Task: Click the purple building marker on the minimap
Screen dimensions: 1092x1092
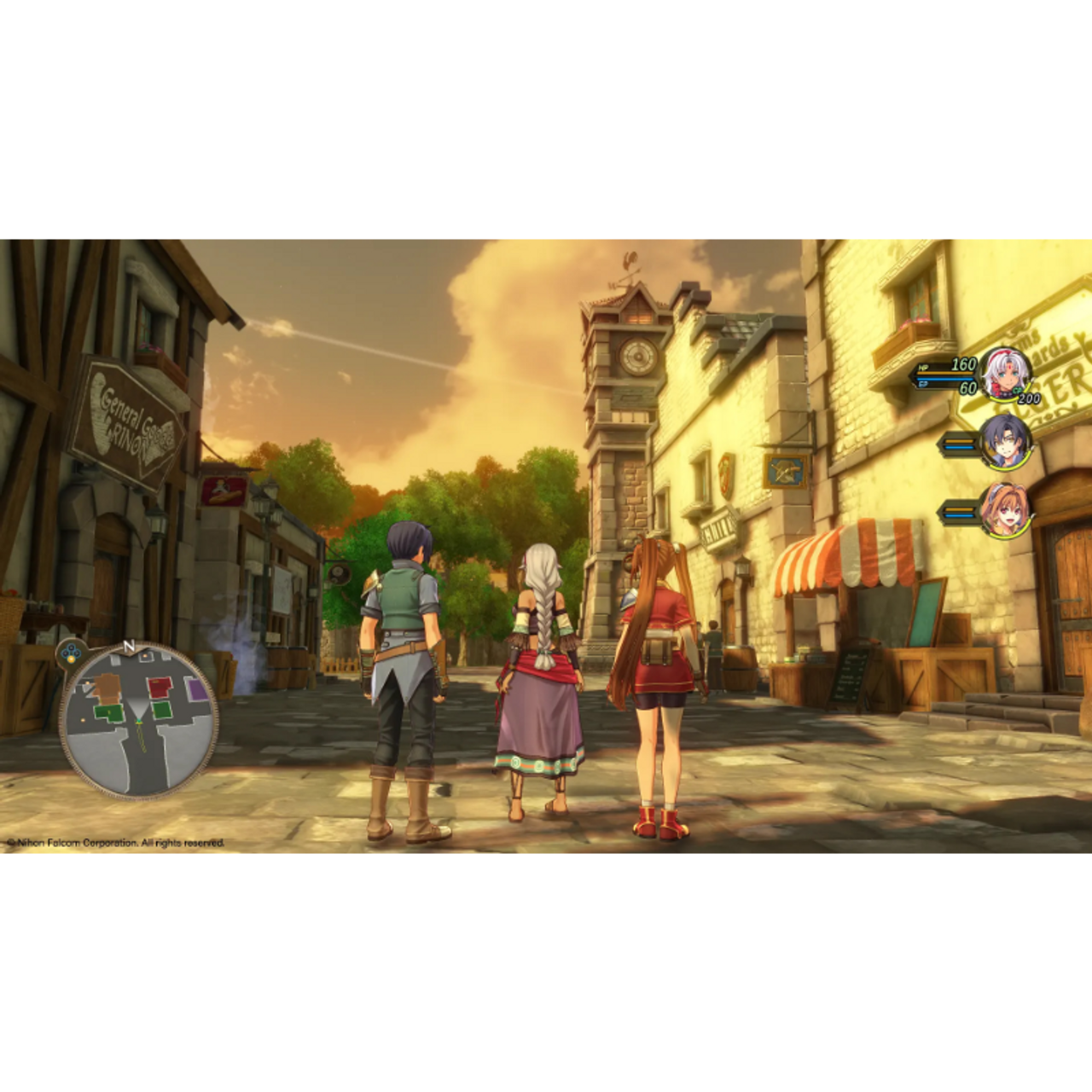Action: point(196,688)
